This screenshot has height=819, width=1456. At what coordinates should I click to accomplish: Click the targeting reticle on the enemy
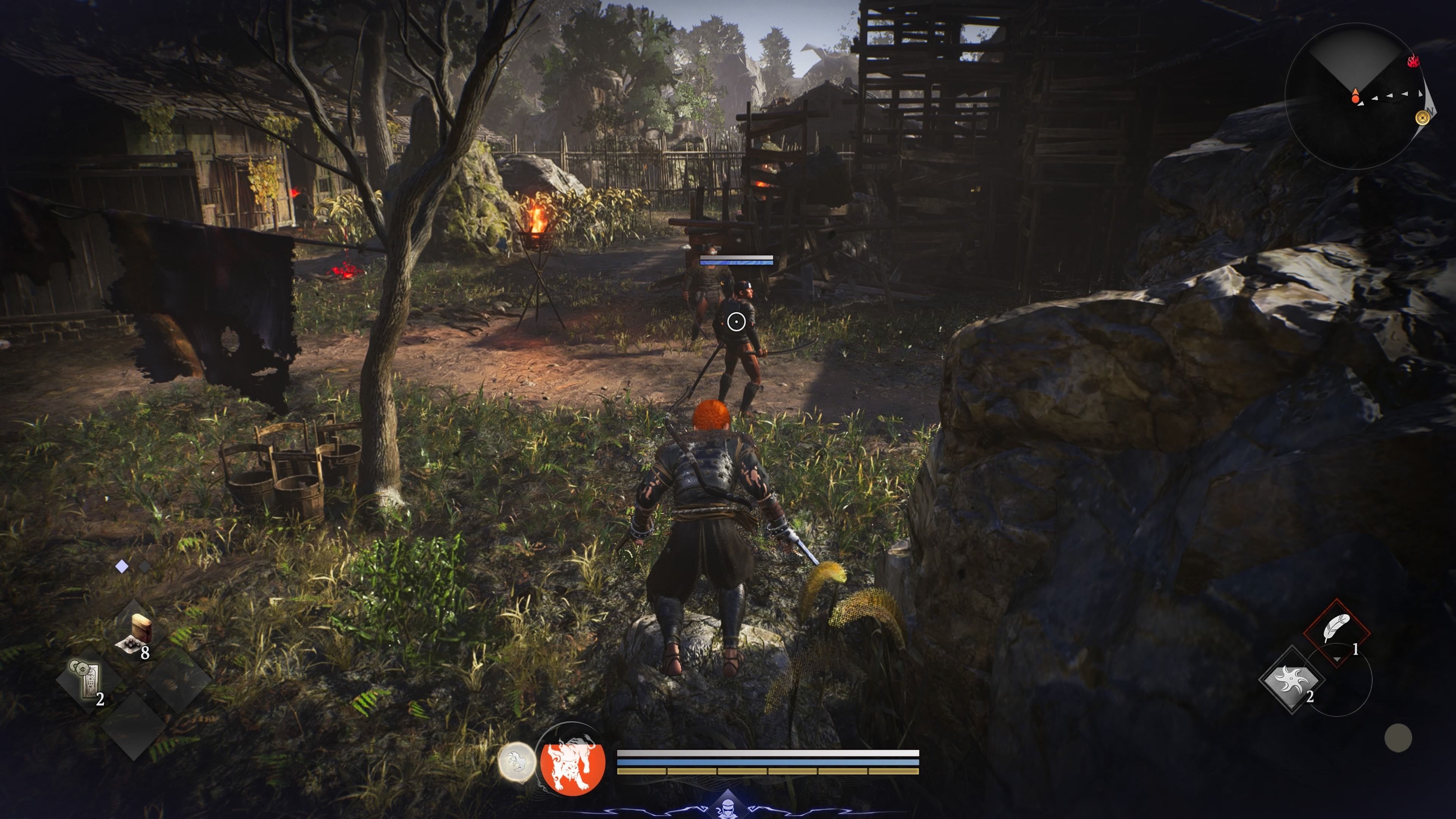tap(736, 322)
